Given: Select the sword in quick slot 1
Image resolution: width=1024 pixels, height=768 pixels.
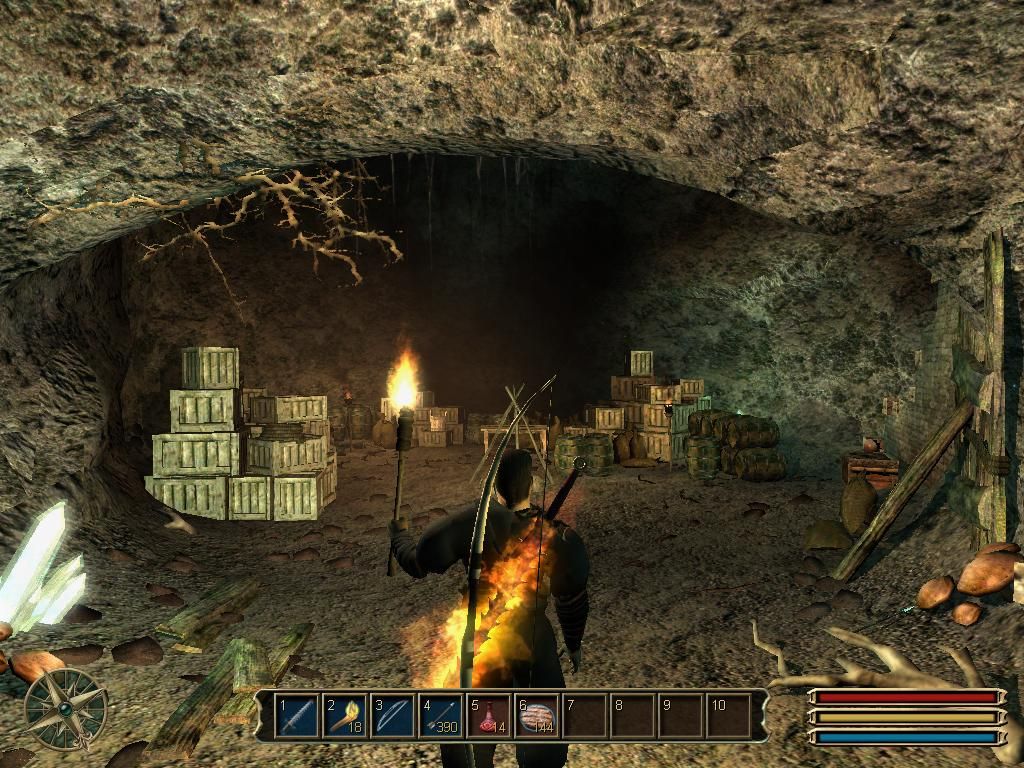Looking at the screenshot, I should (x=297, y=716).
